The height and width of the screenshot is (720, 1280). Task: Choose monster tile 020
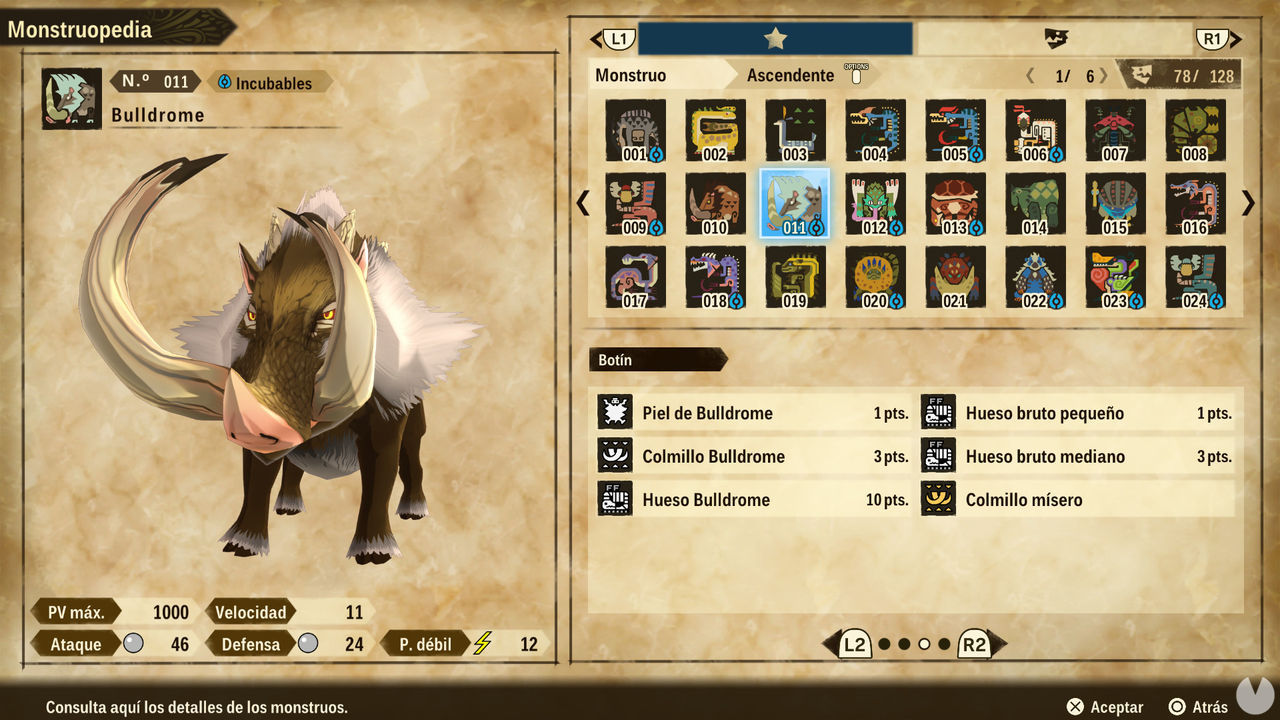875,277
